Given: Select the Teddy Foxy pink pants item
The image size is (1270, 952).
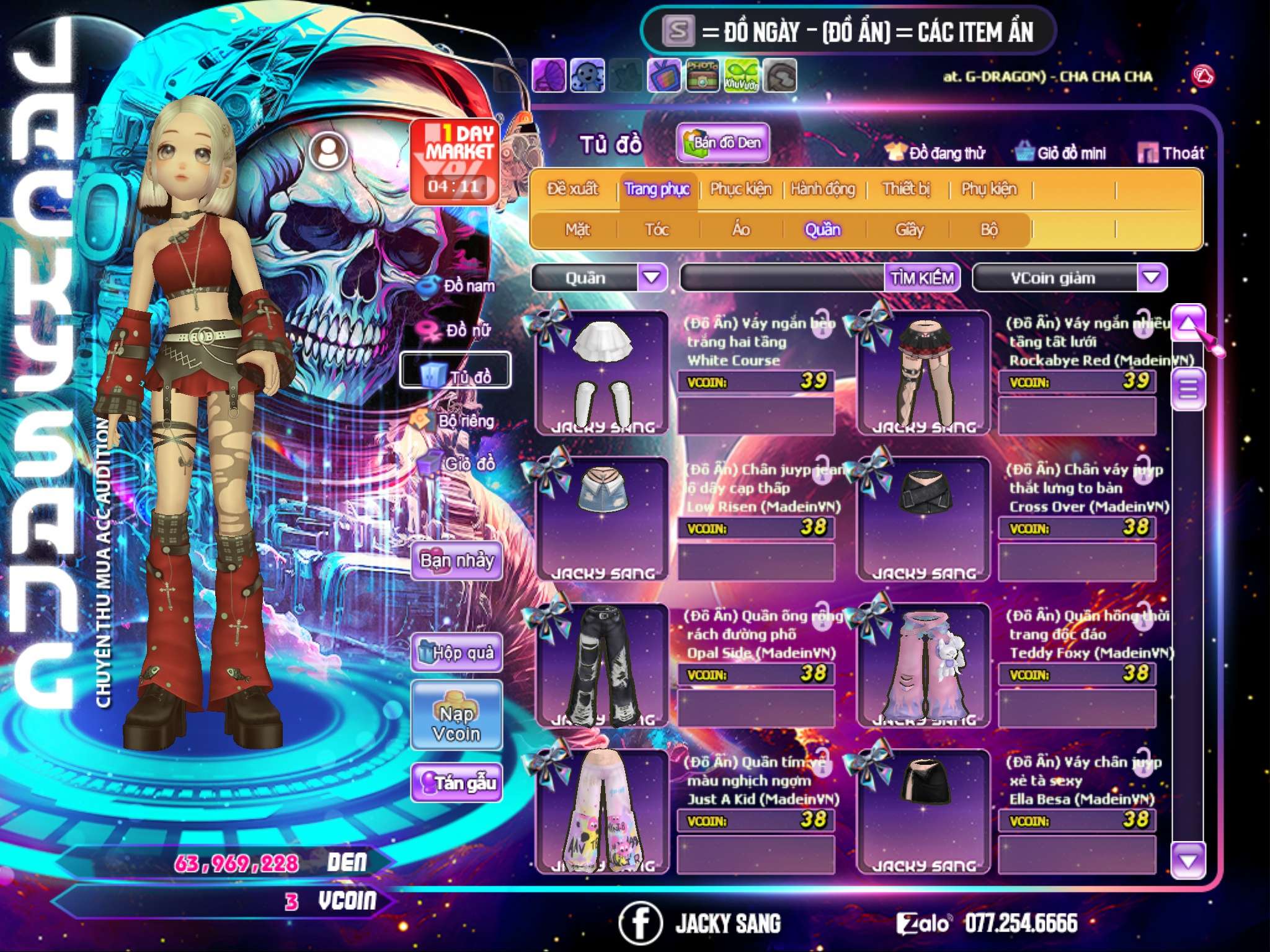Looking at the screenshot, I should 923,664.
